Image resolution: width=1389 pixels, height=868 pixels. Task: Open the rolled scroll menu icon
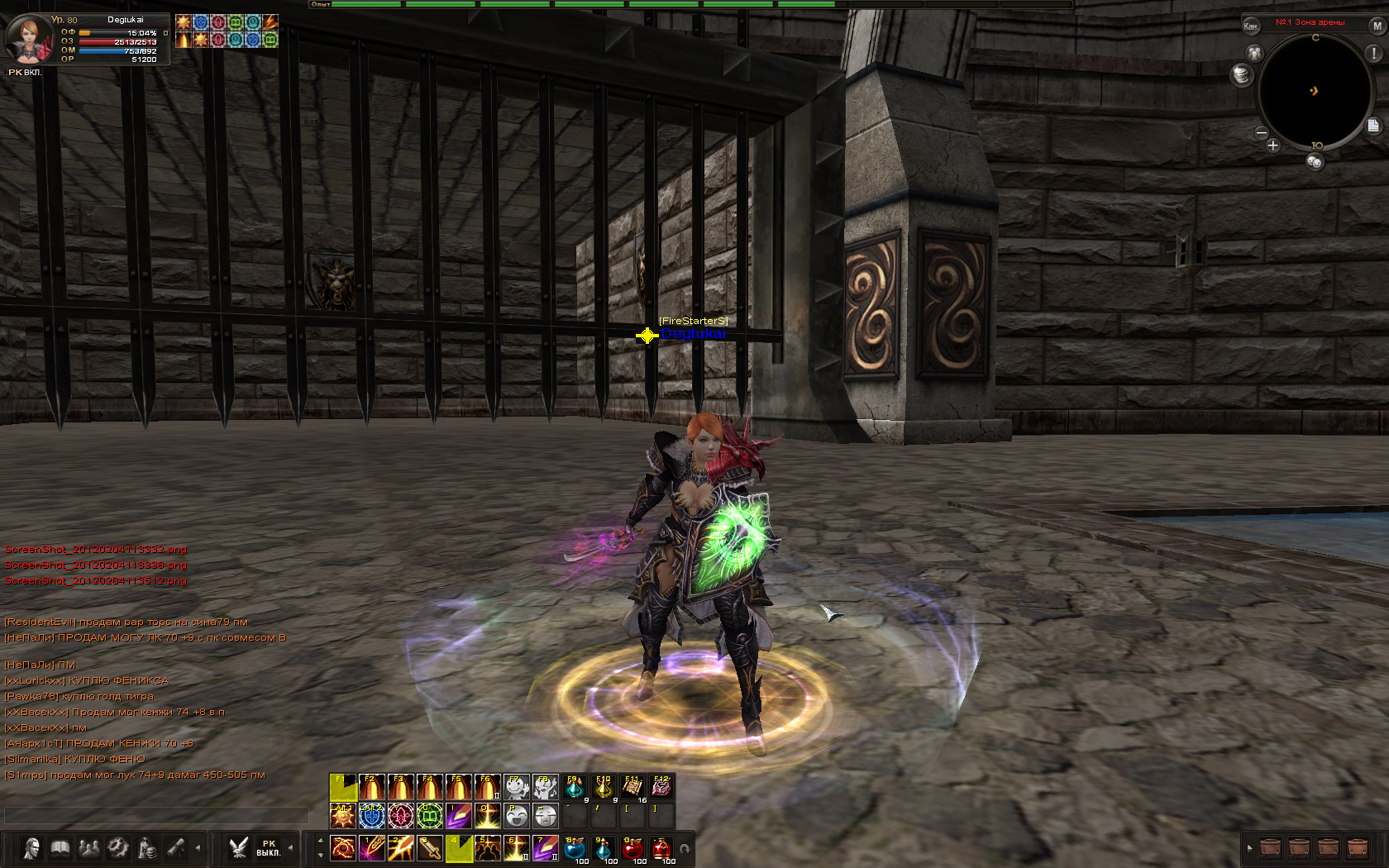pos(176,848)
